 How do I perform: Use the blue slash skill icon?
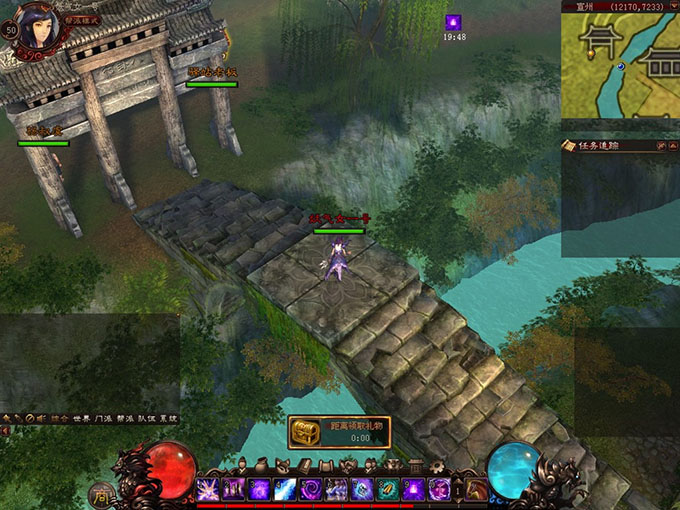point(285,489)
